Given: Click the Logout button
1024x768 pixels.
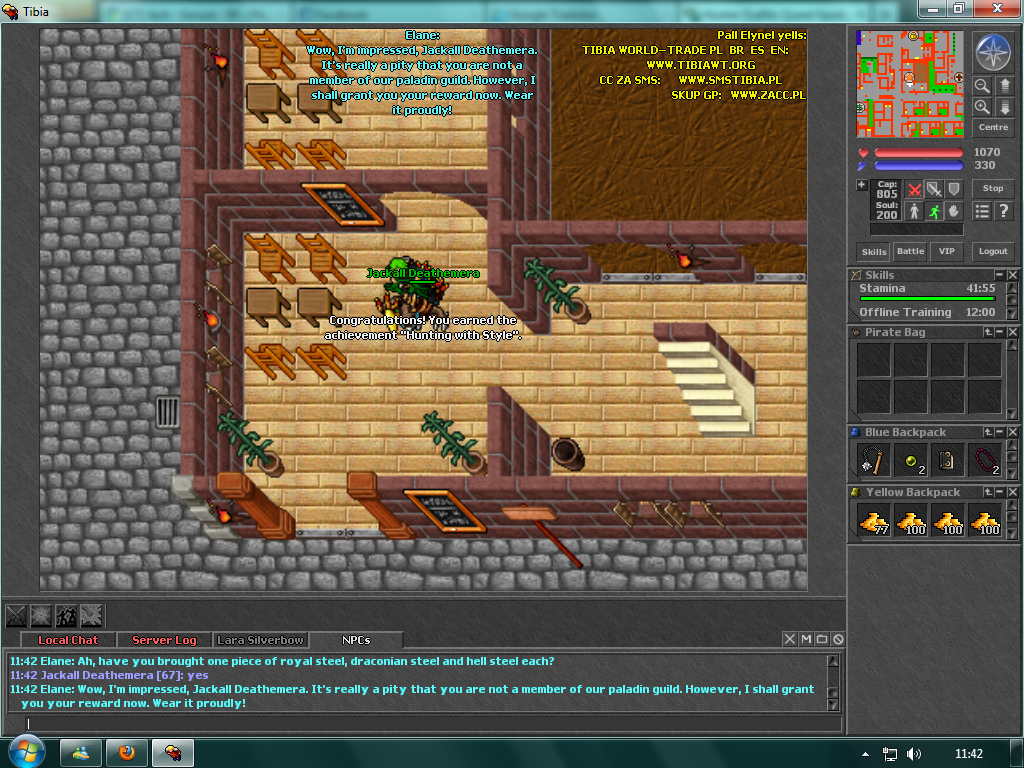Looking at the screenshot, I should coord(992,252).
